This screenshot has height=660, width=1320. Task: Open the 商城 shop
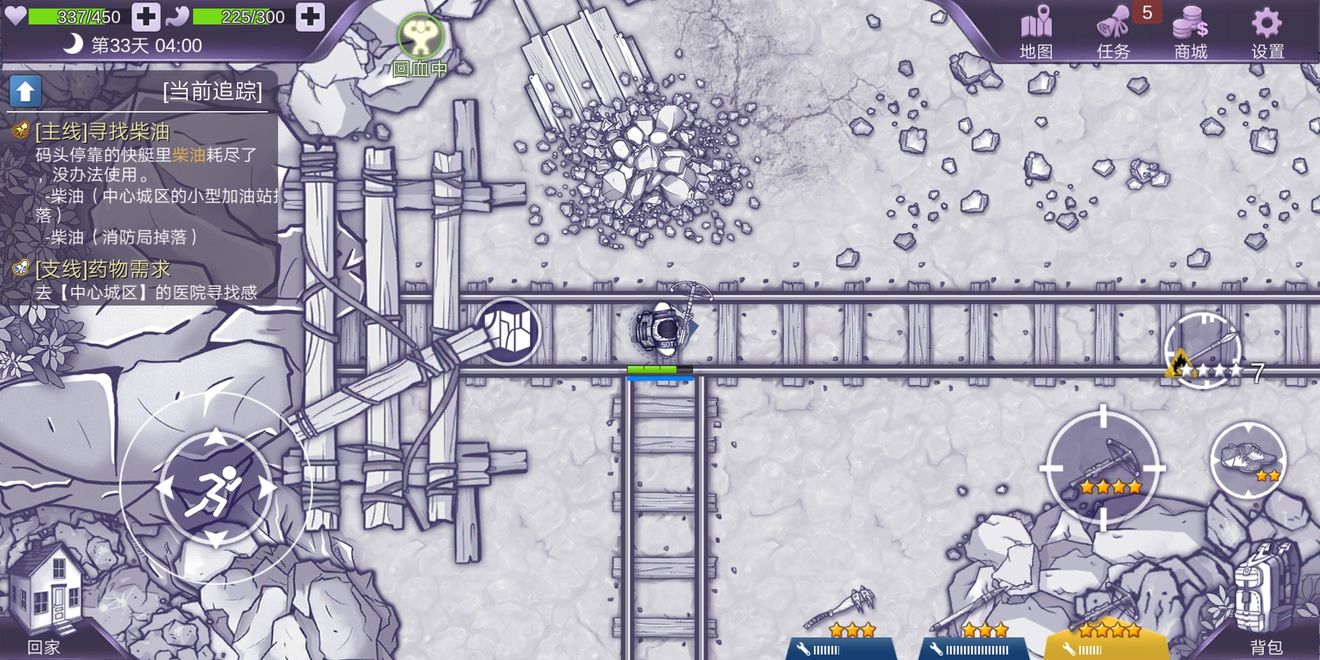[1190, 31]
